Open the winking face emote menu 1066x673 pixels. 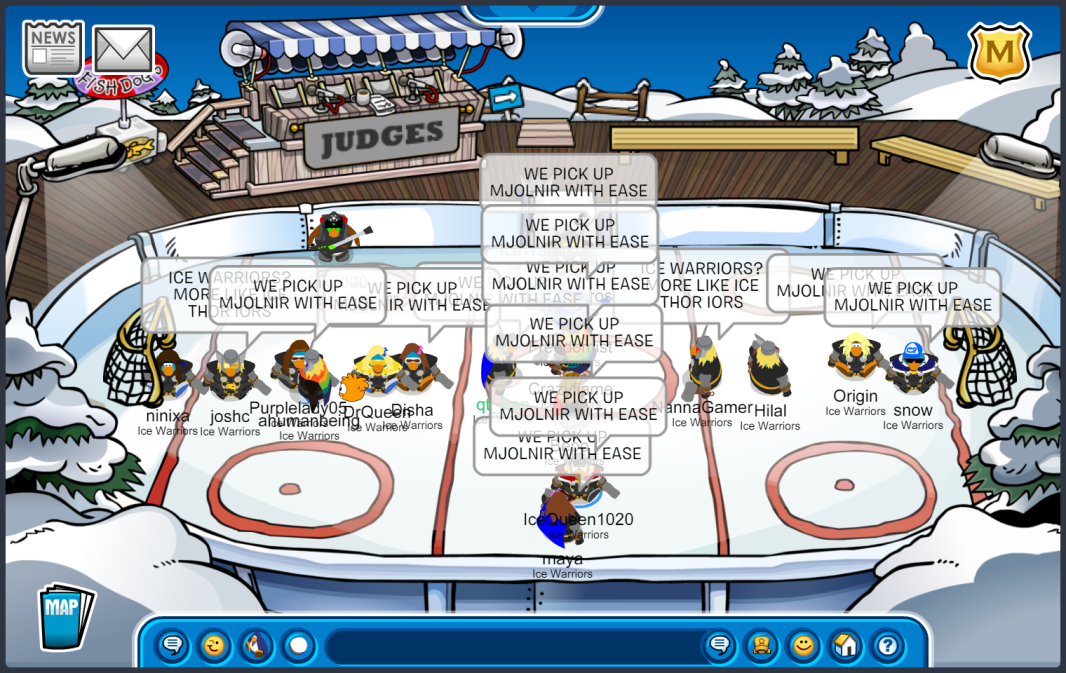214,646
